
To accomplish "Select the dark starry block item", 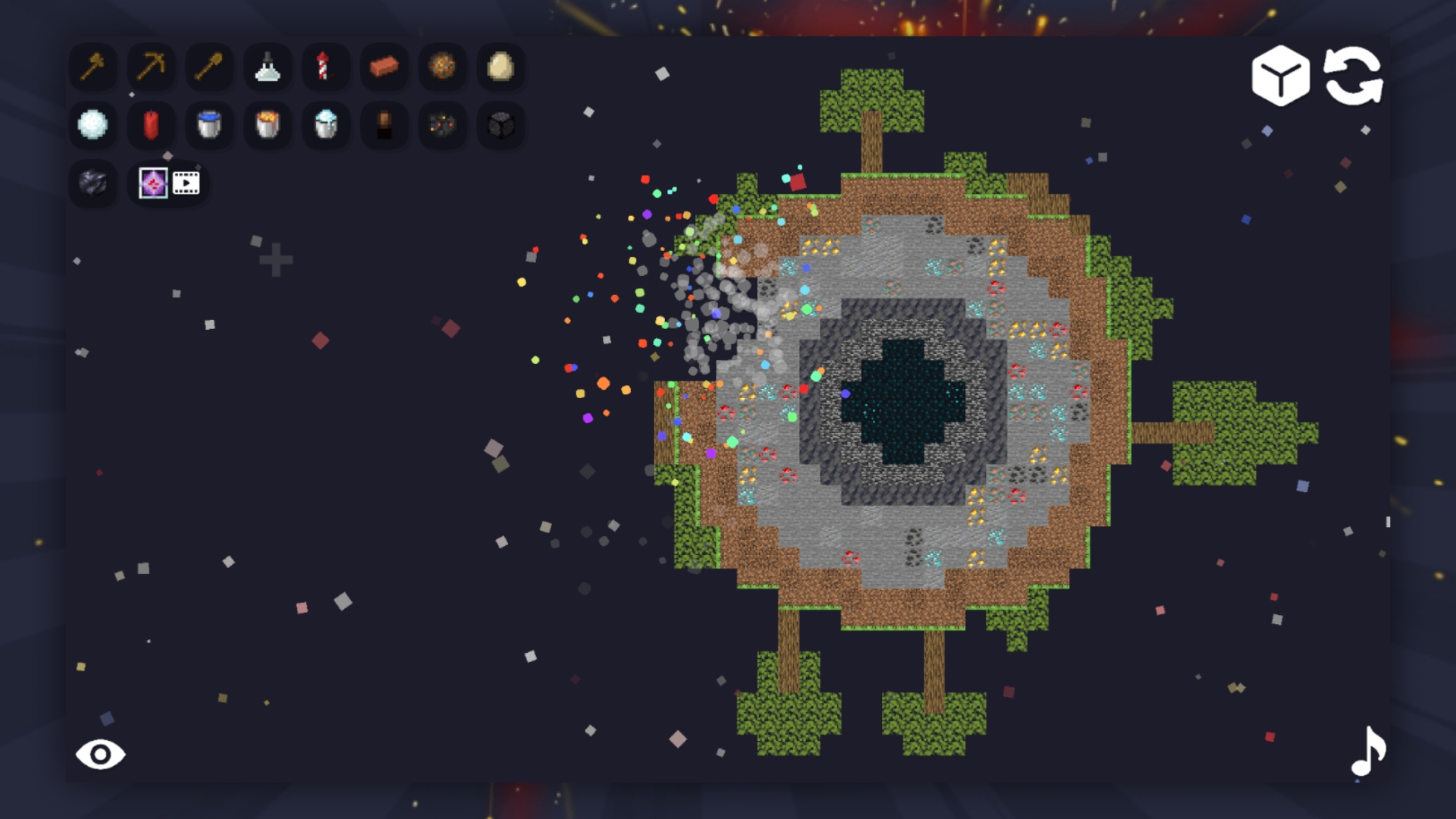I will [500, 124].
